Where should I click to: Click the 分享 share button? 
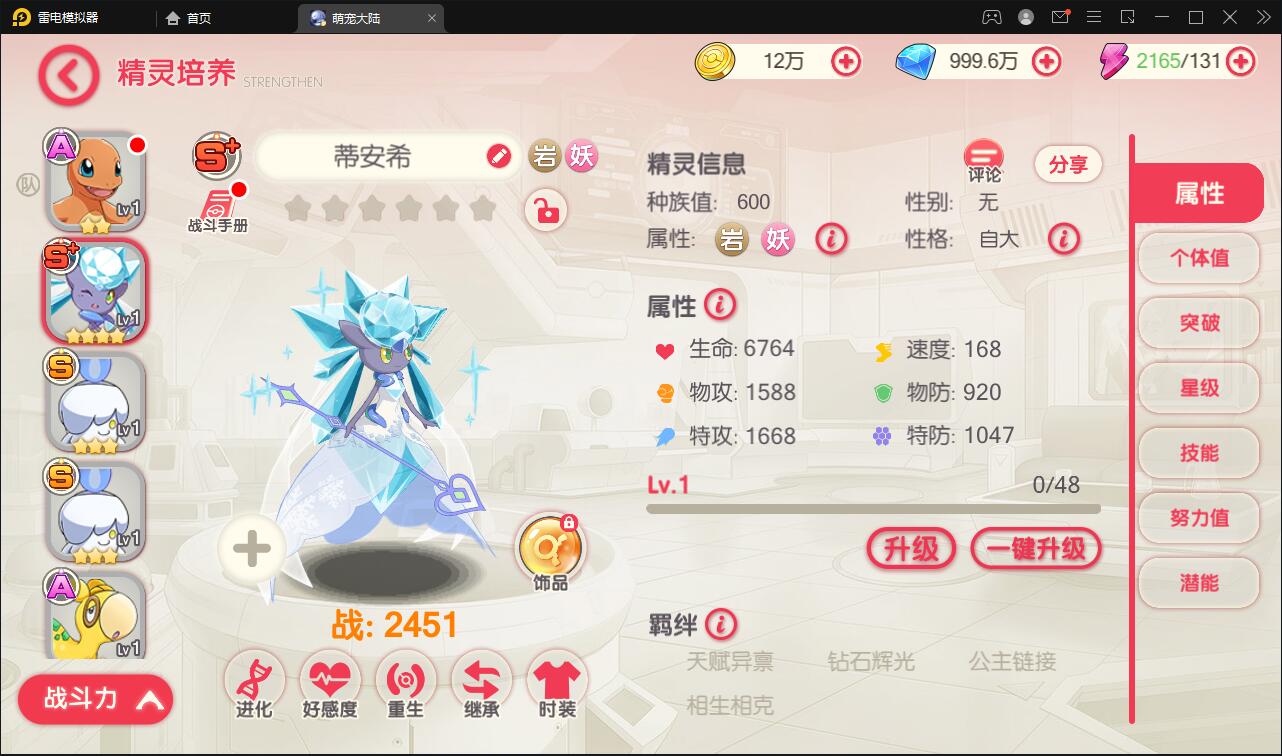(1068, 164)
